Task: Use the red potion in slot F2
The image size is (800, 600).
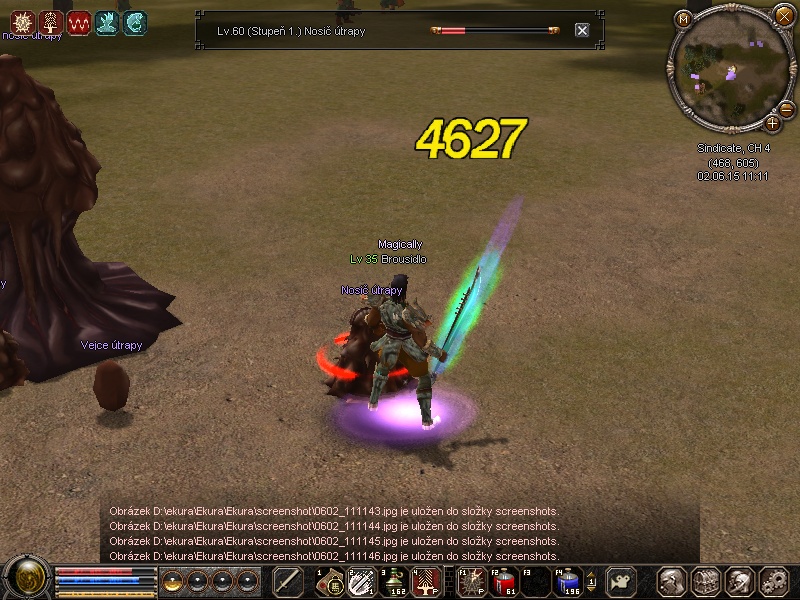Action: click(504, 581)
